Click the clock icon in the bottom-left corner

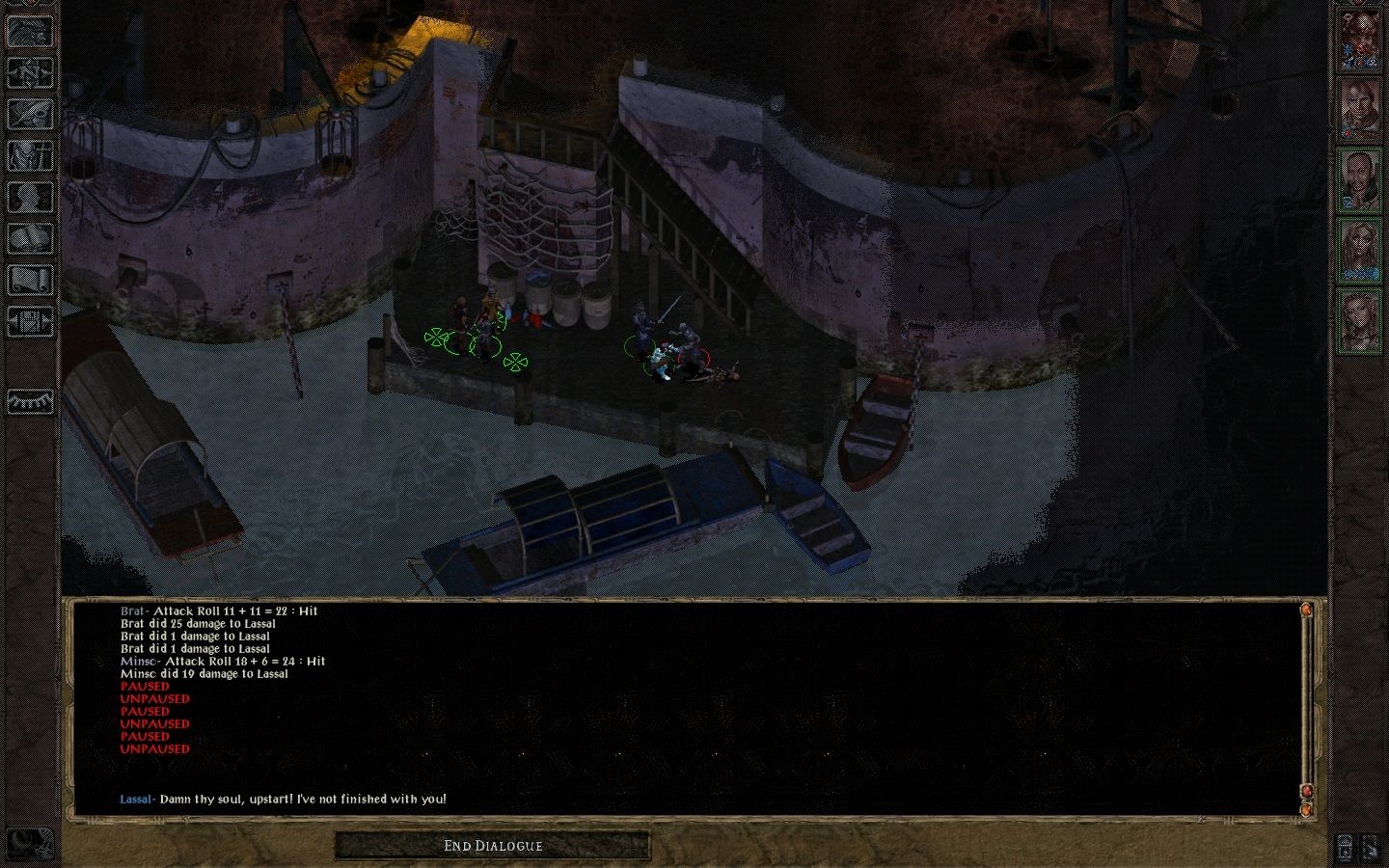click(30, 842)
